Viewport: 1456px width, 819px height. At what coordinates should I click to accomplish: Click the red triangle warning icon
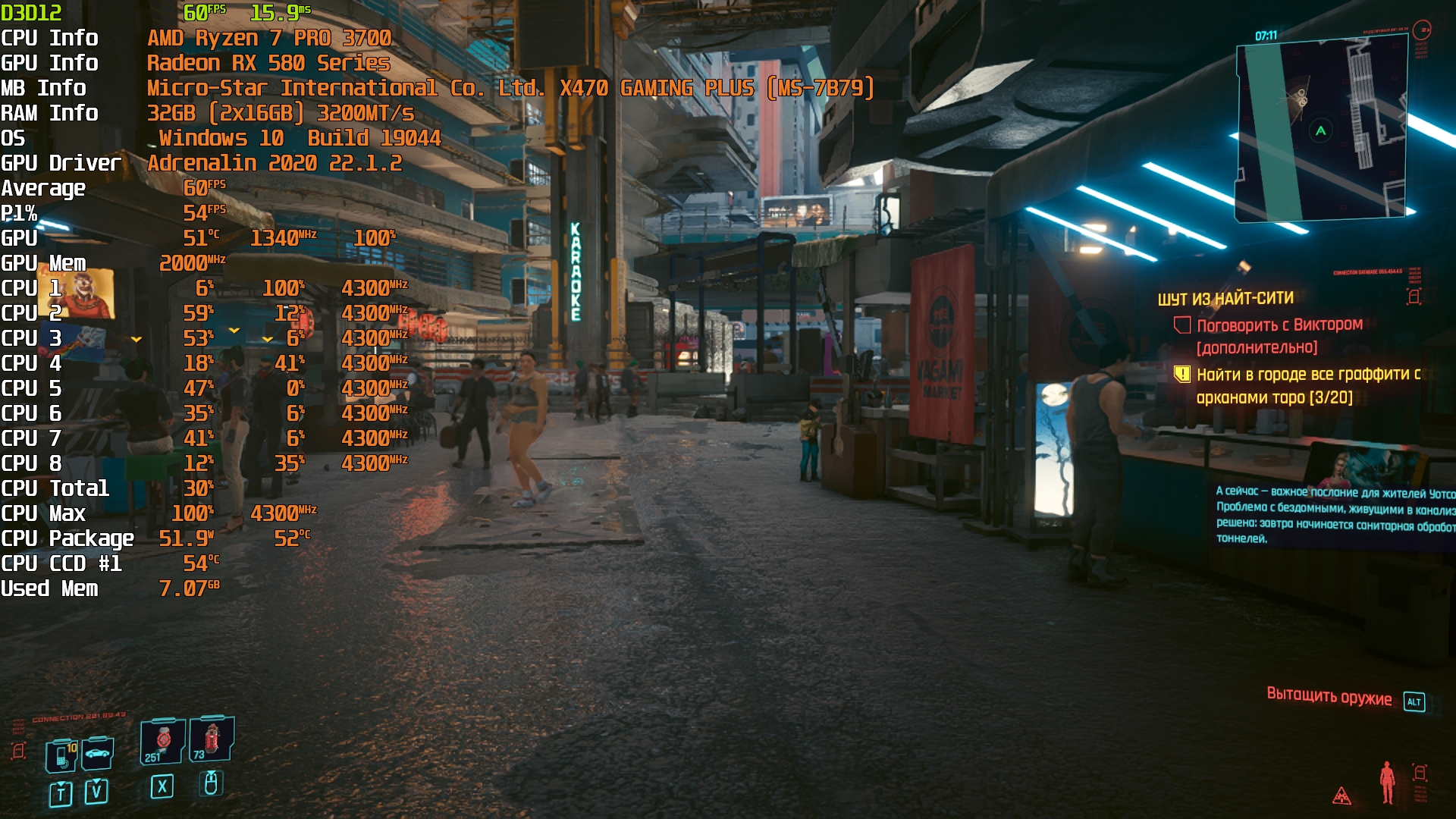(1341, 795)
